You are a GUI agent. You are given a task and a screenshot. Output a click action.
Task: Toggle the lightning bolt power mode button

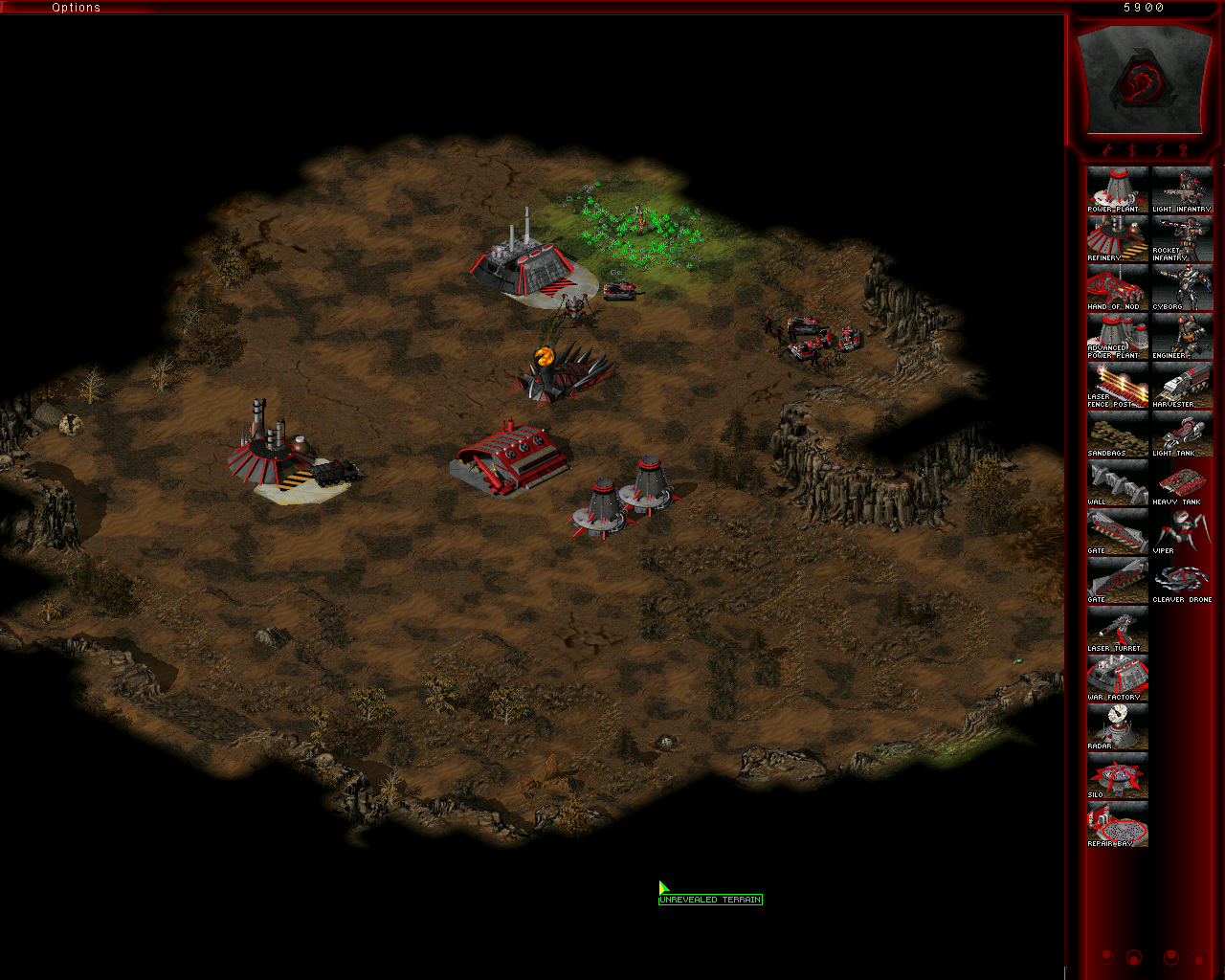(x=1158, y=150)
